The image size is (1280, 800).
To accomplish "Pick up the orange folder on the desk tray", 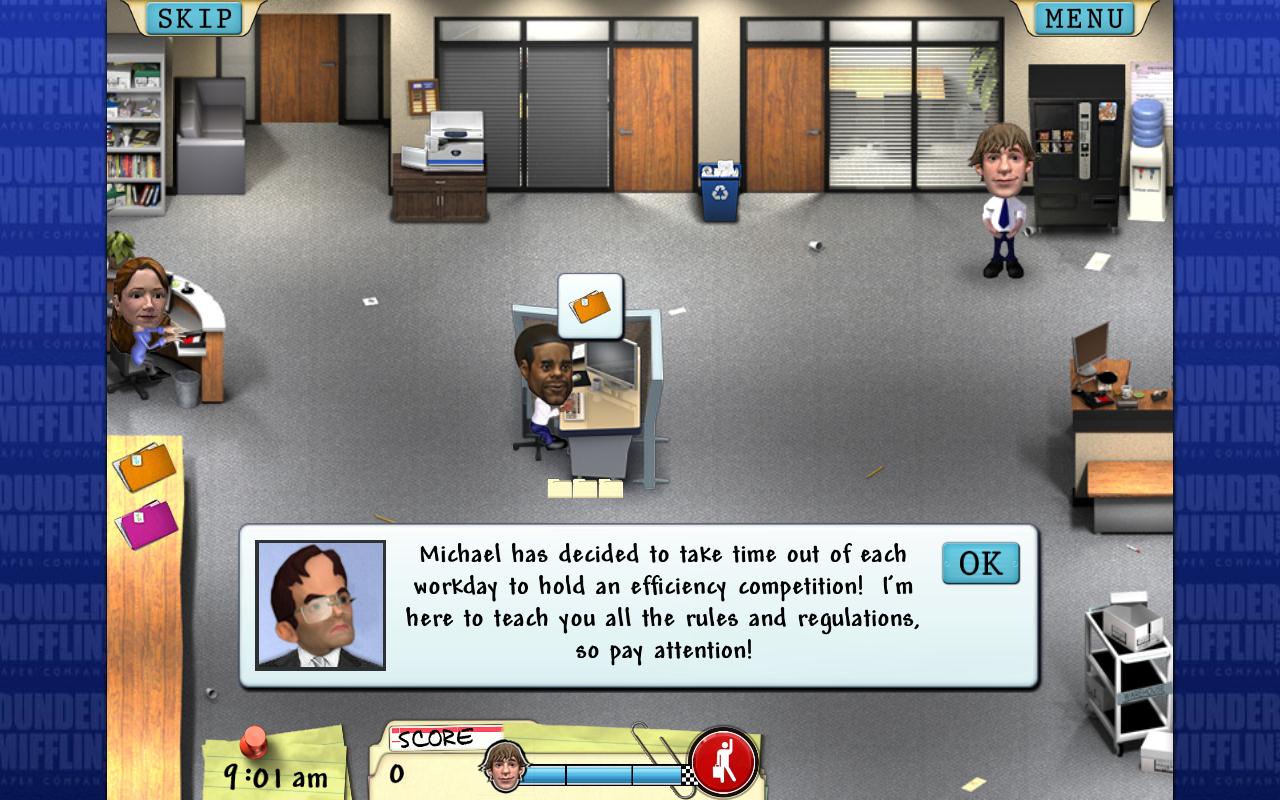I will (145, 467).
